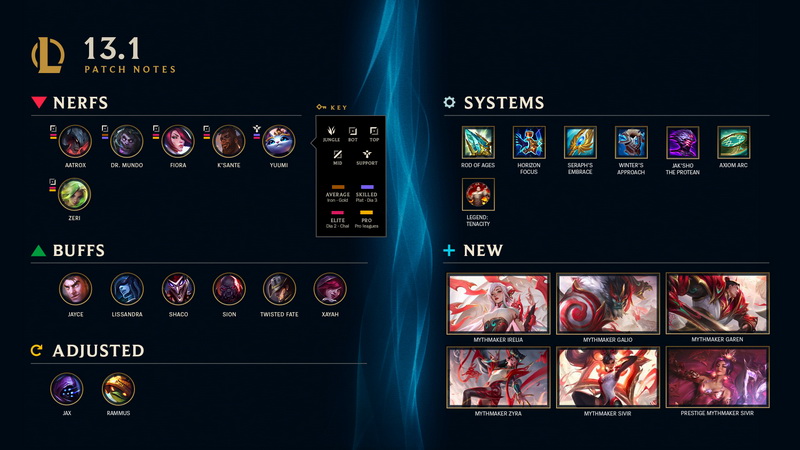View the Horizon Focus item
800x450 pixels.
[x=529, y=143]
